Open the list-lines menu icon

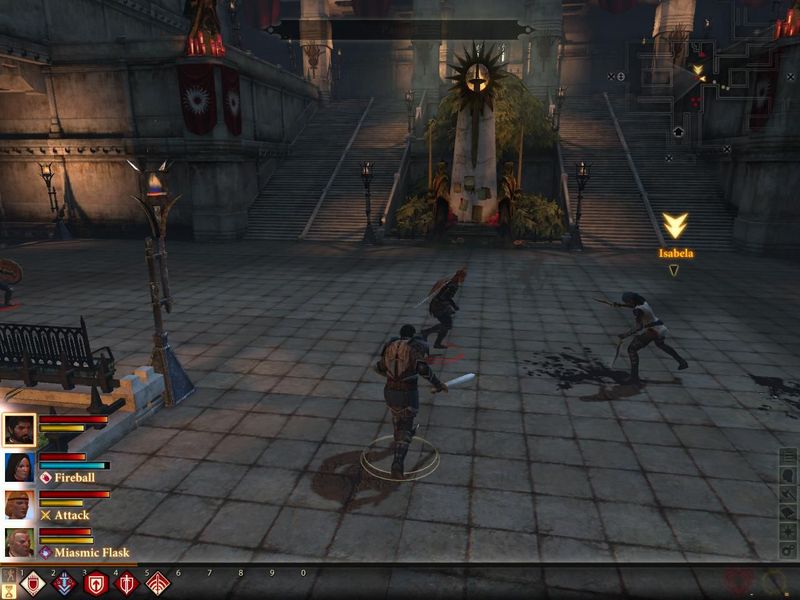[789, 457]
